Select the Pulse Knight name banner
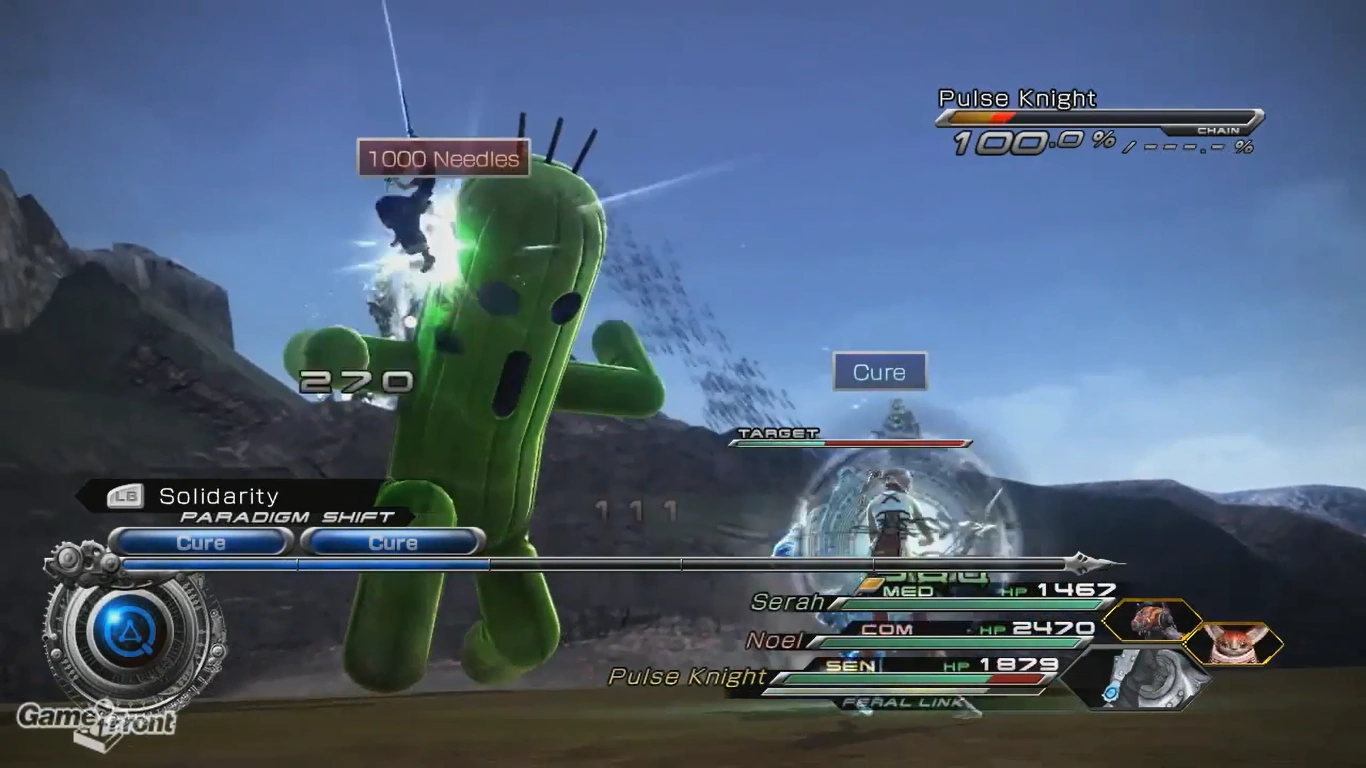1366x768 pixels. click(1016, 98)
